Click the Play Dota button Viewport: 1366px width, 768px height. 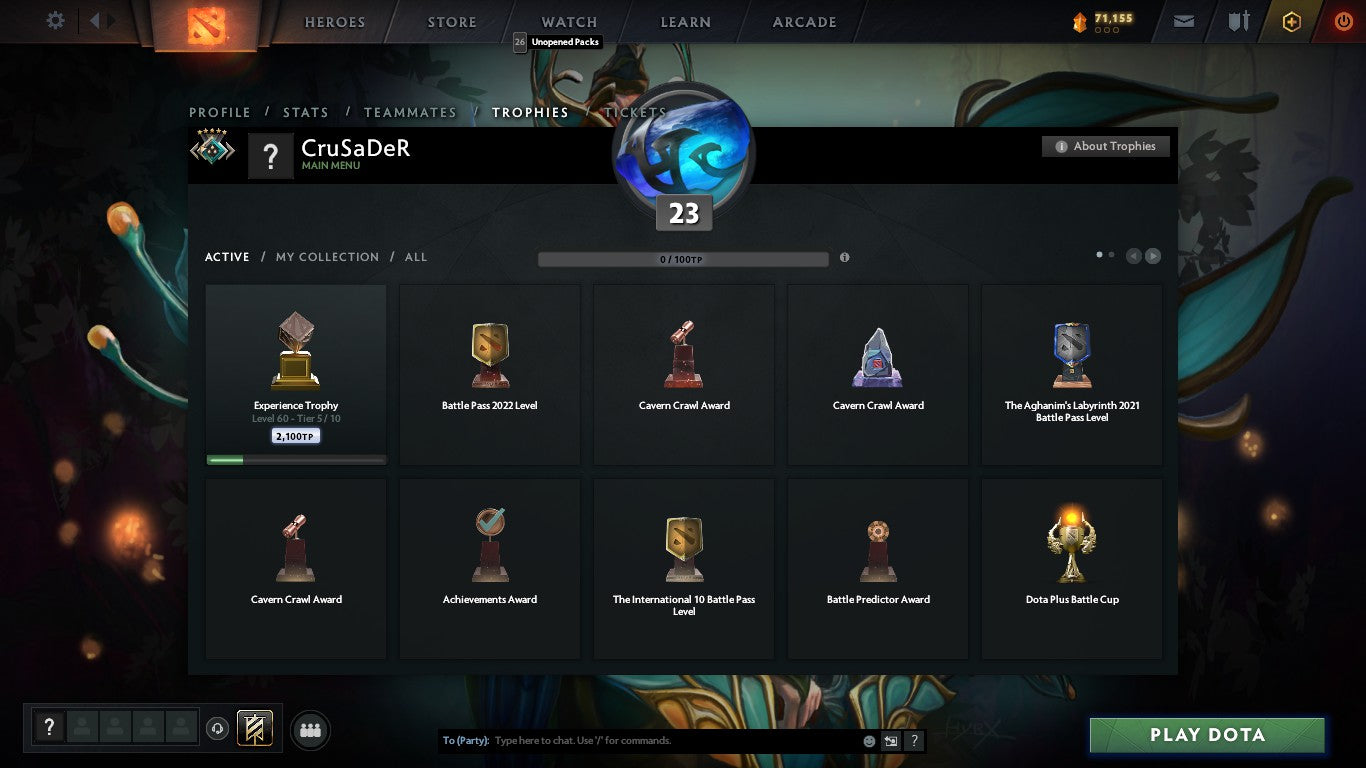tap(1207, 735)
